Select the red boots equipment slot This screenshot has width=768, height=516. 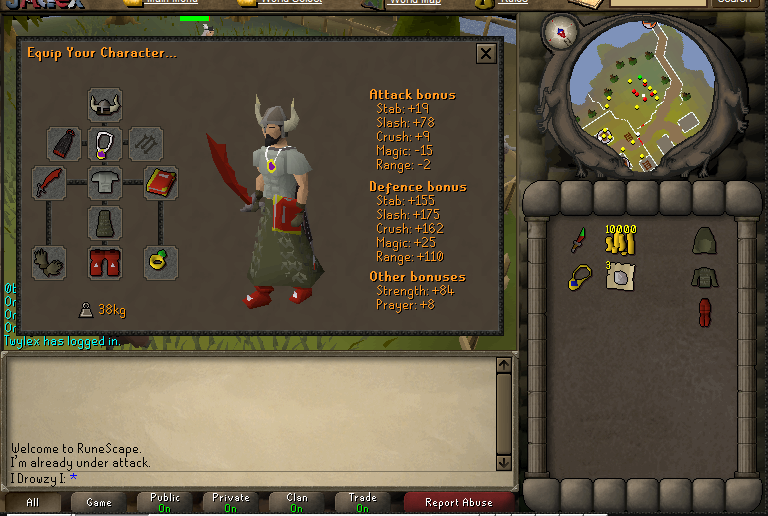point(104,263)
